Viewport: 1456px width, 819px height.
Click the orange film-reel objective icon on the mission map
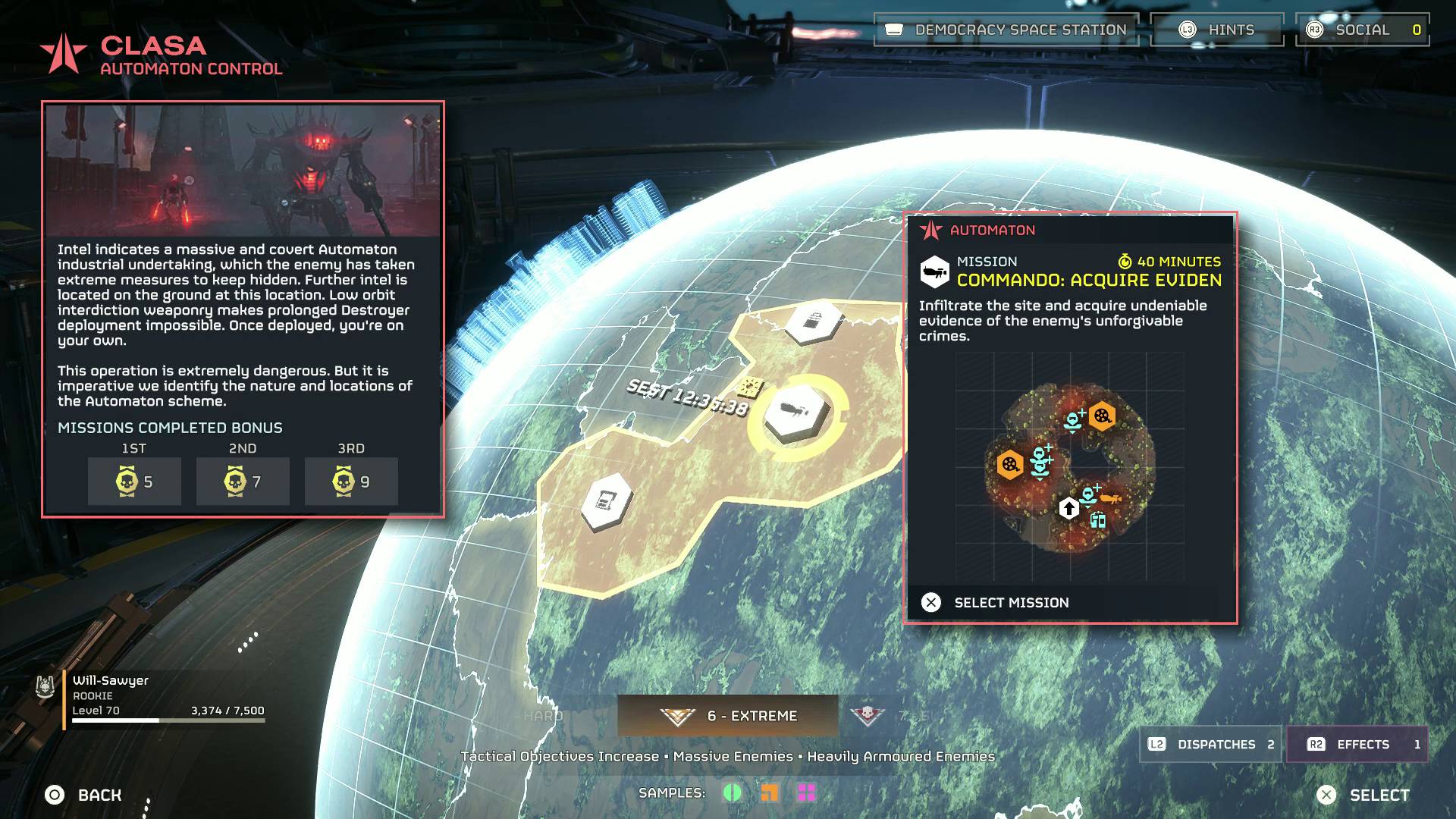point(1102,417)
